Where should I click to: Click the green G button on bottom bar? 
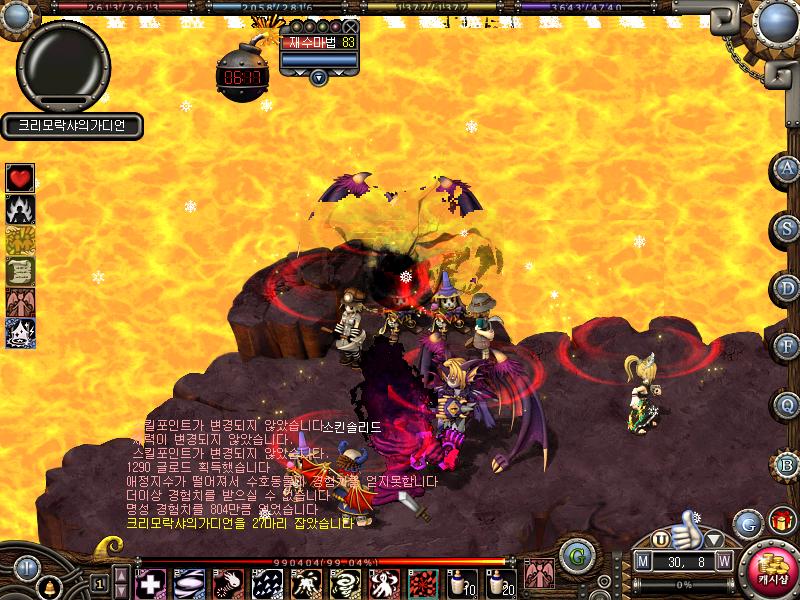(x=573, y=555)
